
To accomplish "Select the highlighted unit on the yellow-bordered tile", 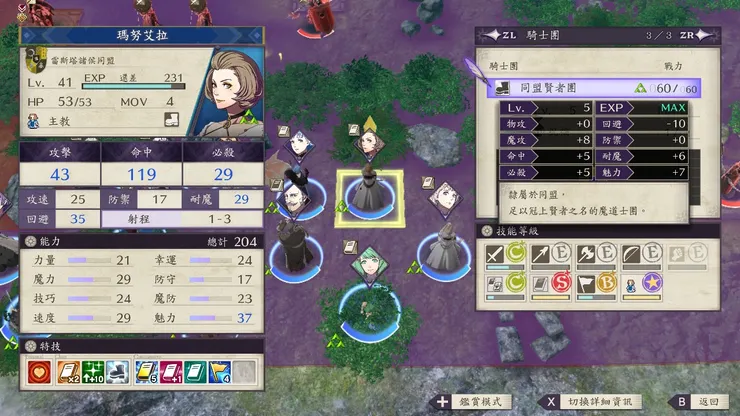I will coord(368,192).
